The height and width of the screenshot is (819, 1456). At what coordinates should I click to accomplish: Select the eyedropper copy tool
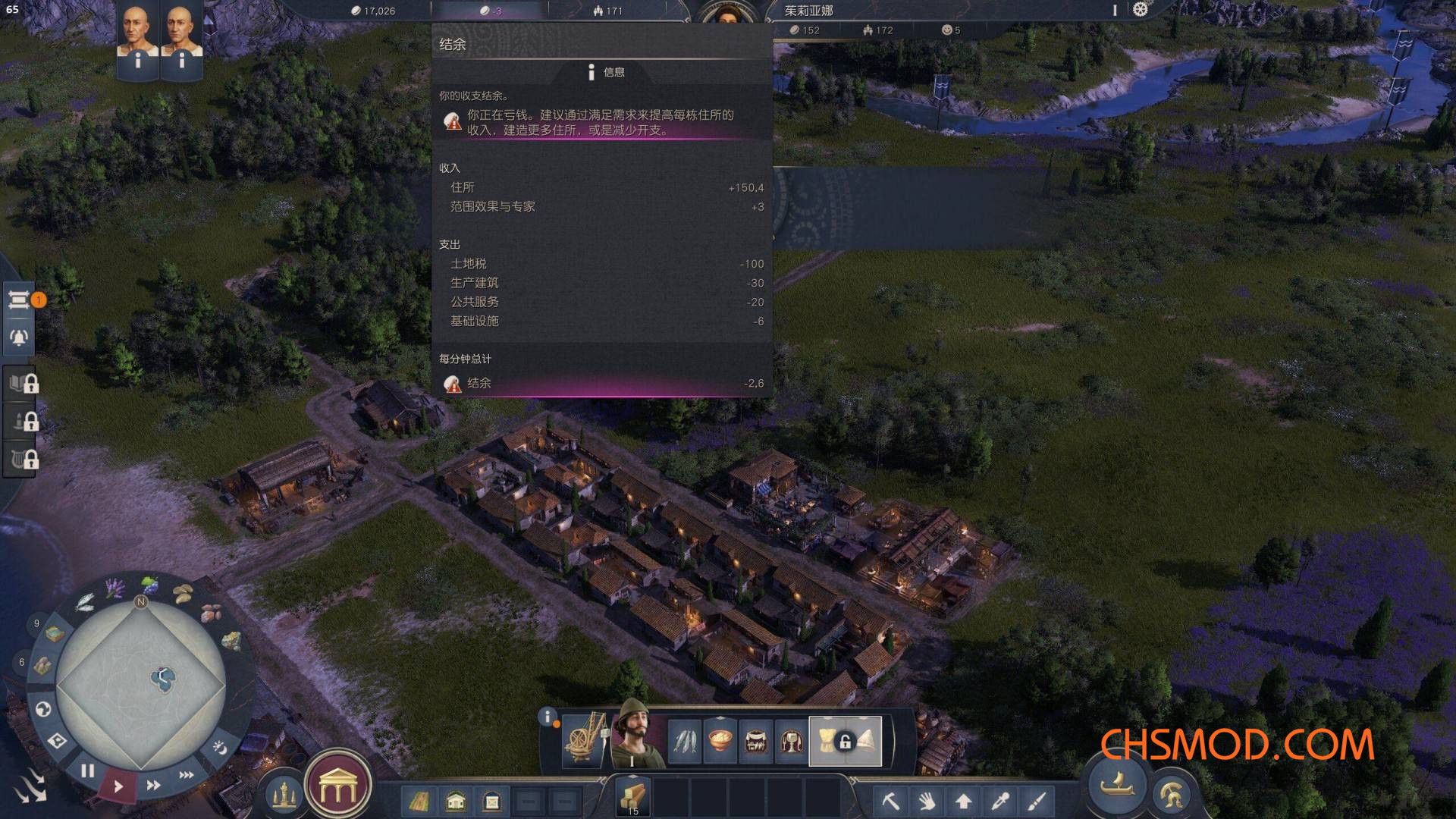[999, 801]
